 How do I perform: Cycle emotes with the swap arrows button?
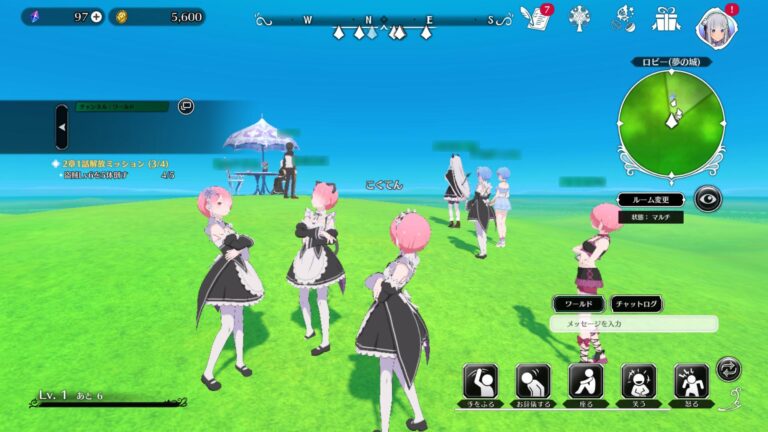coord(730,369)
